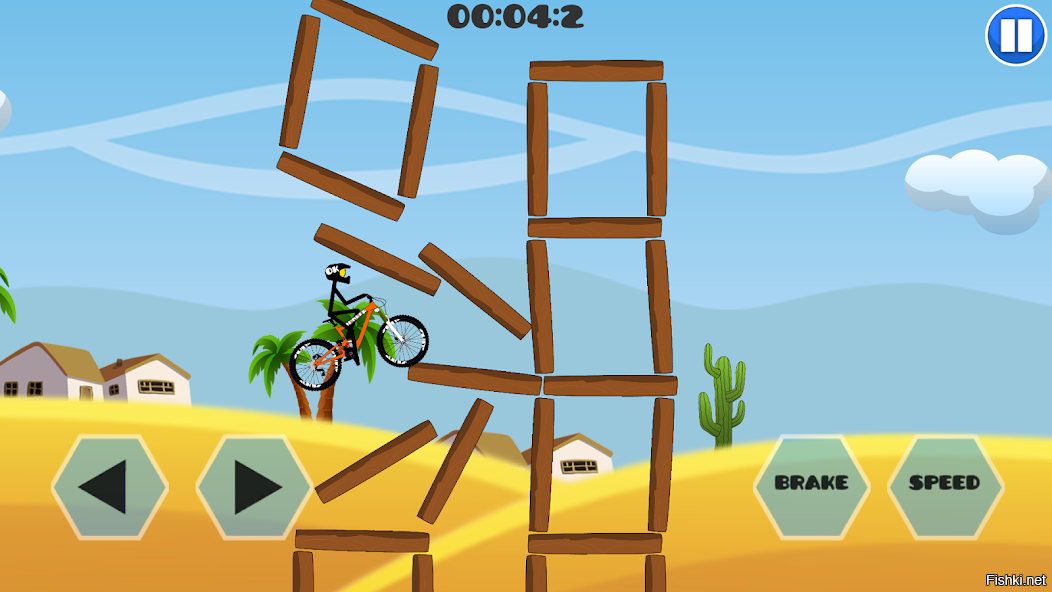This screenshot has width=1052, height=592.
Task: Activate the SPEED button
Action: [x=945, y=484]
